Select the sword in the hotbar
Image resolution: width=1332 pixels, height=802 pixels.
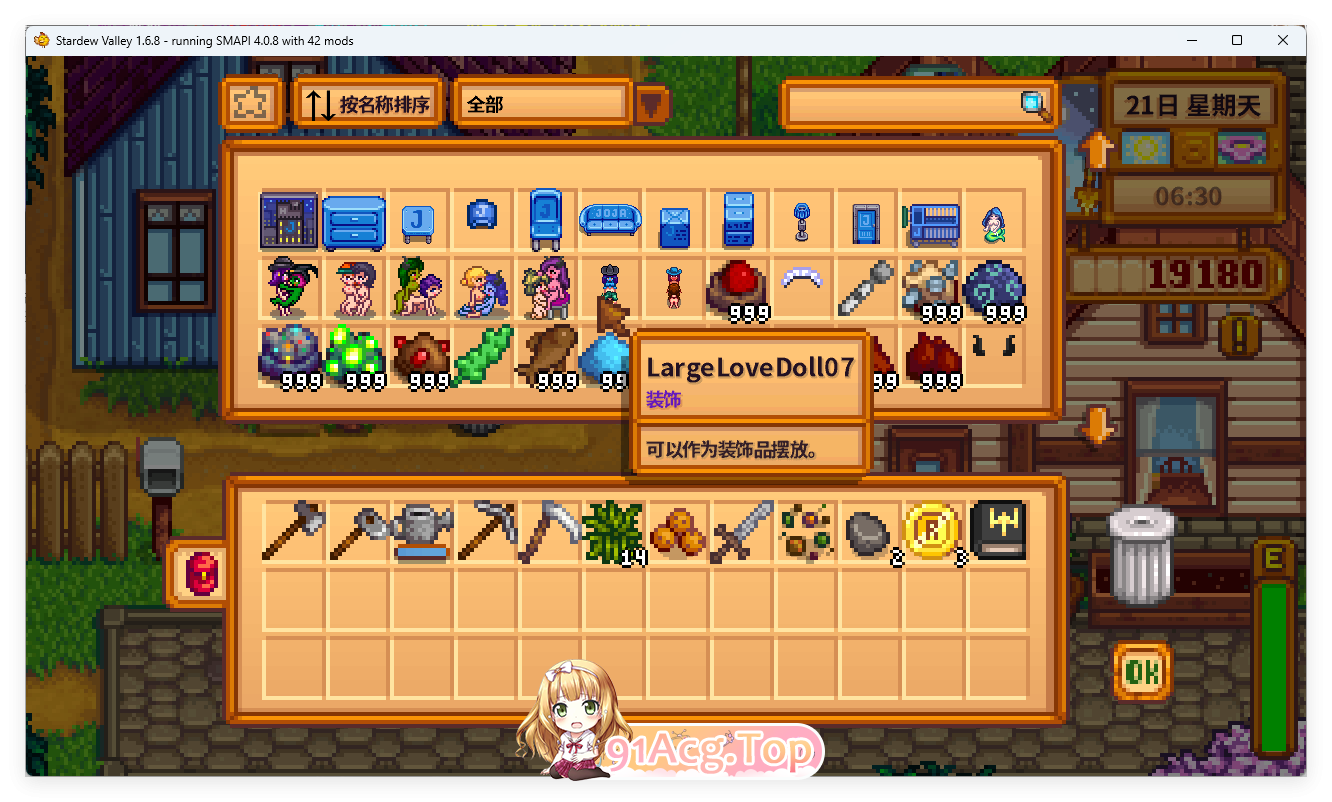[741, 531]
